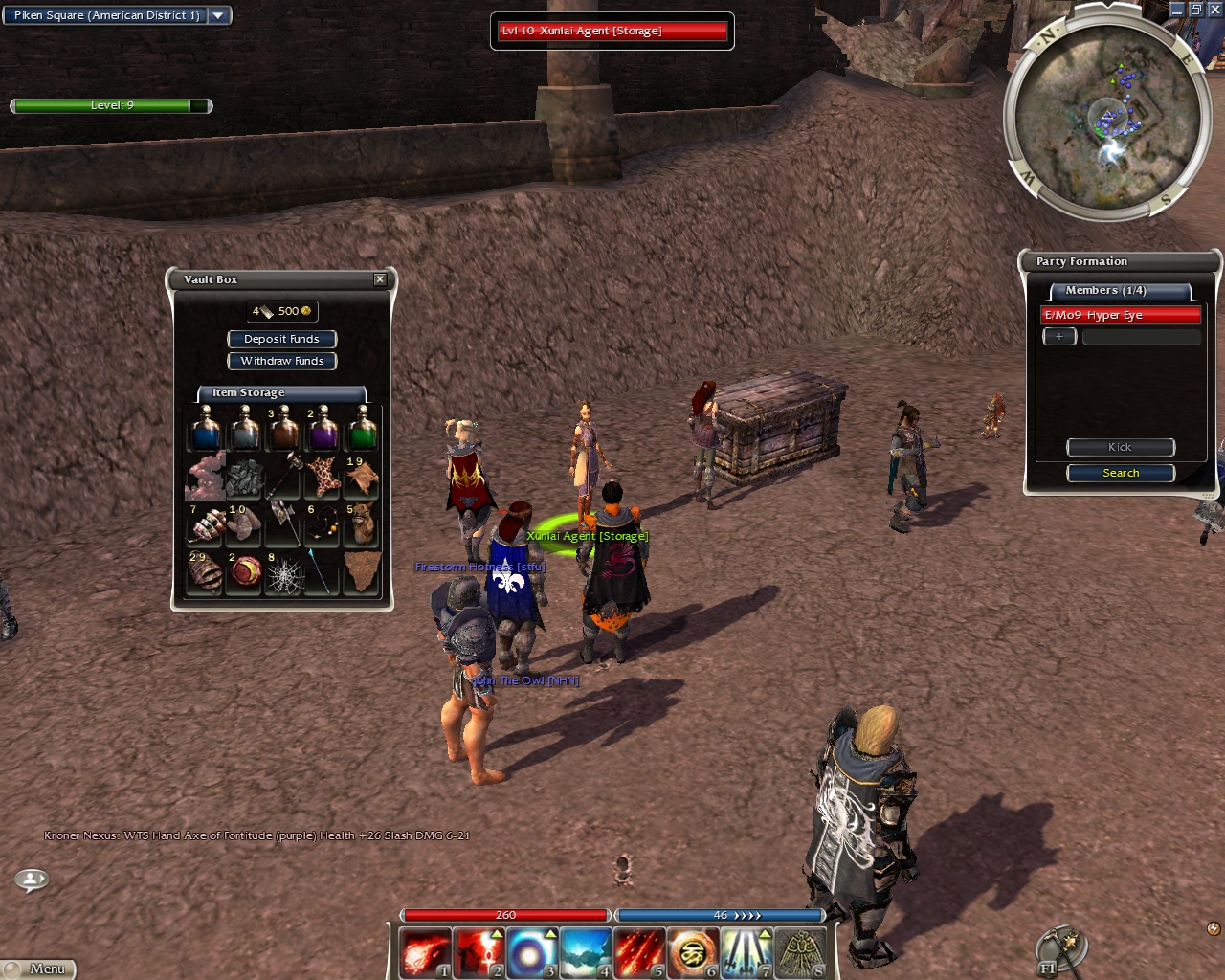
Task: Close the Vault Box window
Action: 380,279
